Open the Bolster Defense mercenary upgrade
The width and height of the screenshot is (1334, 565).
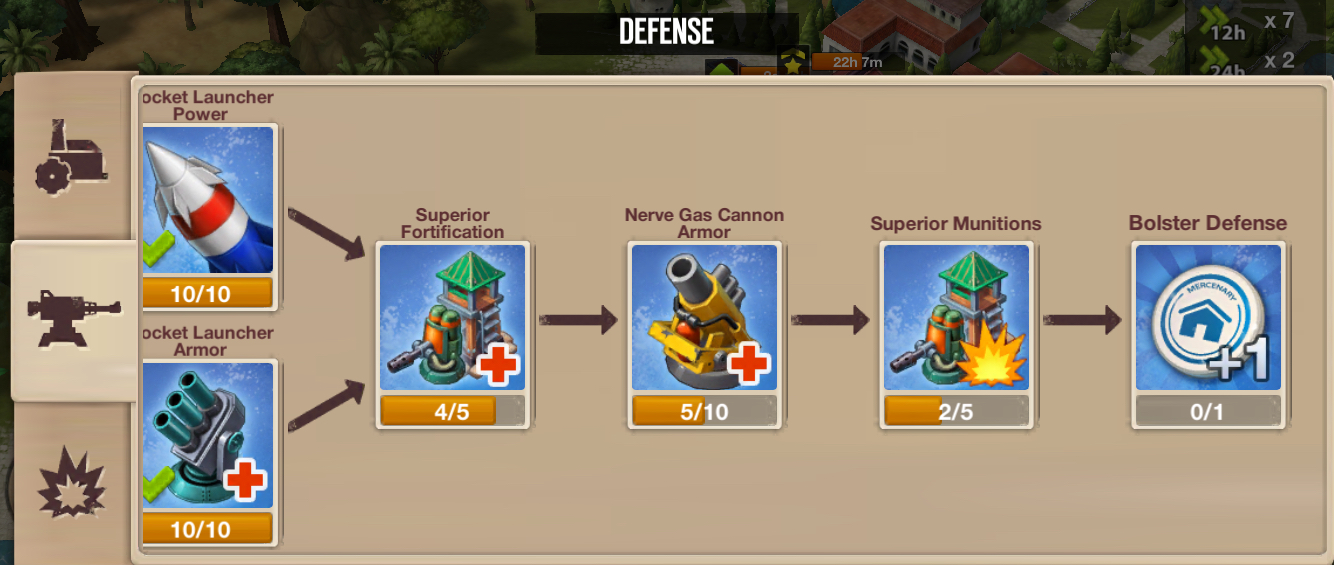(1208, 318)
